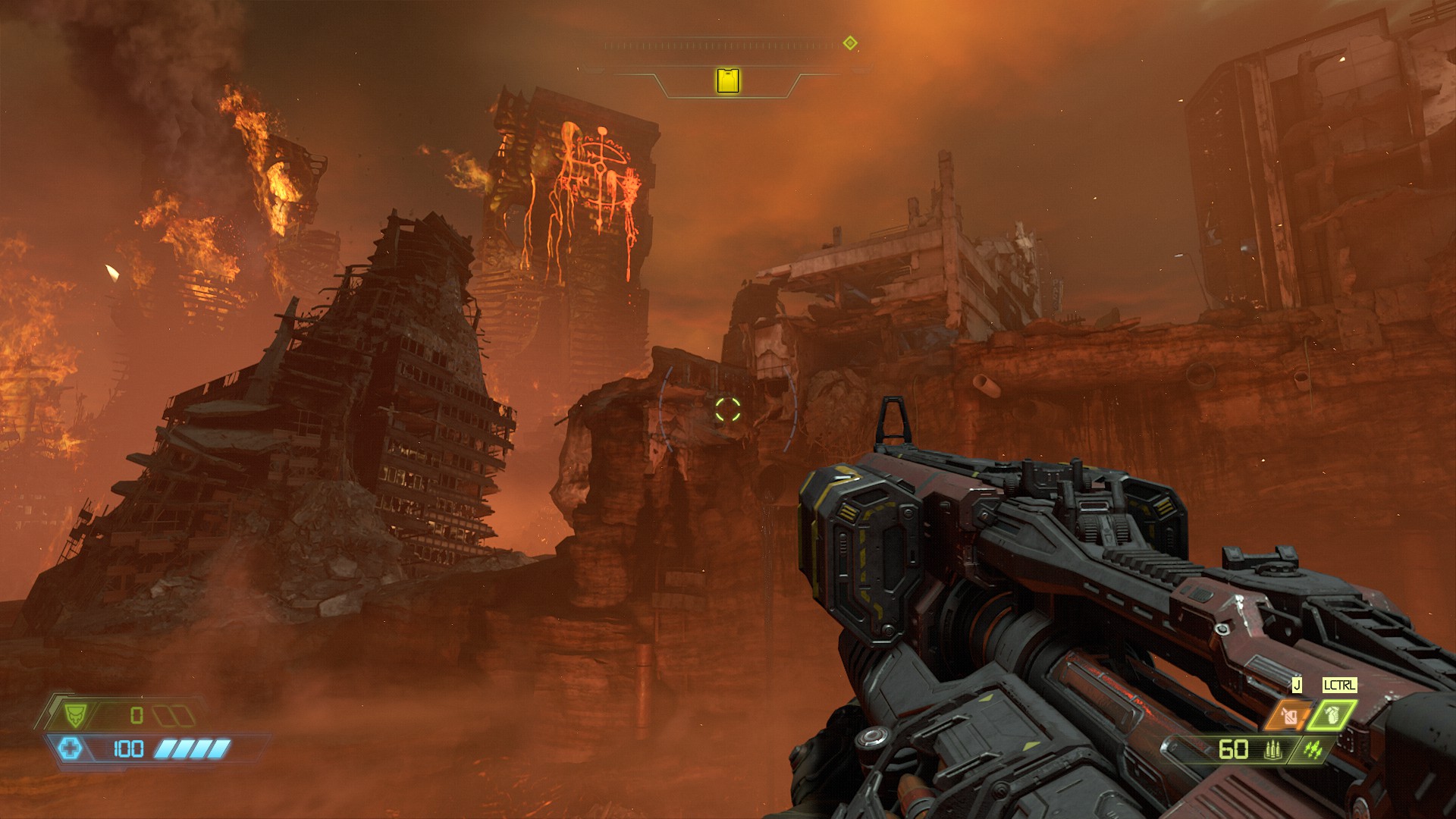Click the green armor shield icon
Image resolution: width=1456 pixels, height=819 pixels.
(x=75, y=714)
